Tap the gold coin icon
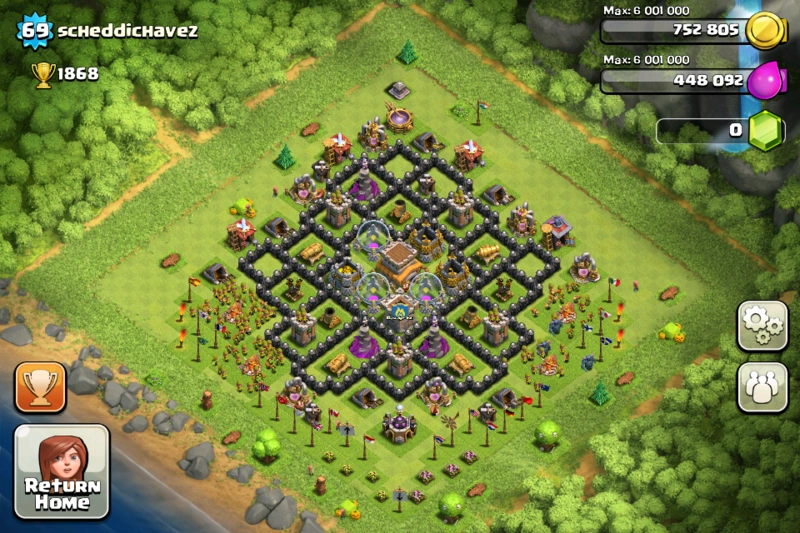800x533 pixels. coord(765,30)
